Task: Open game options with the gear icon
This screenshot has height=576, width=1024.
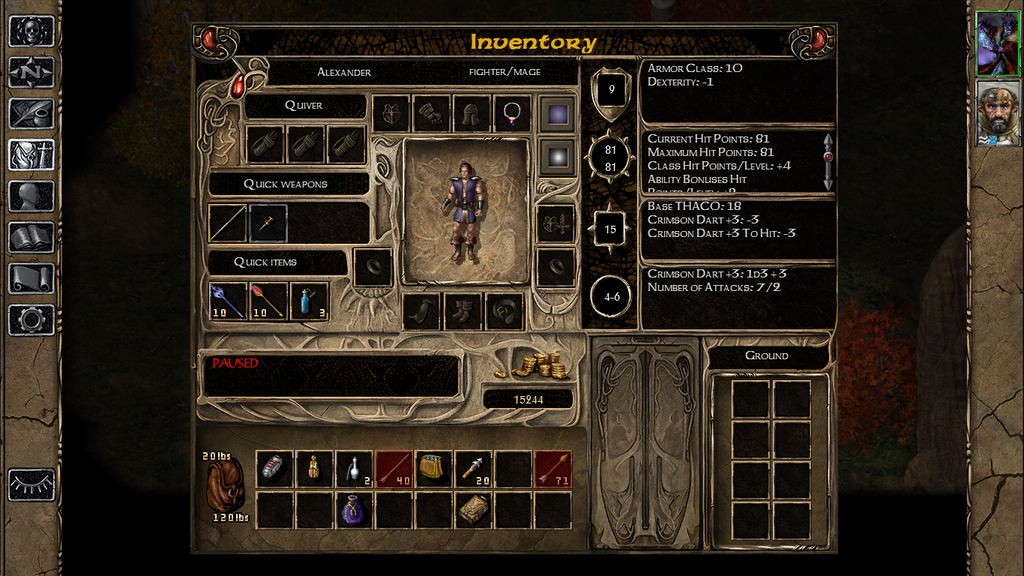Action: coord(31,320)
